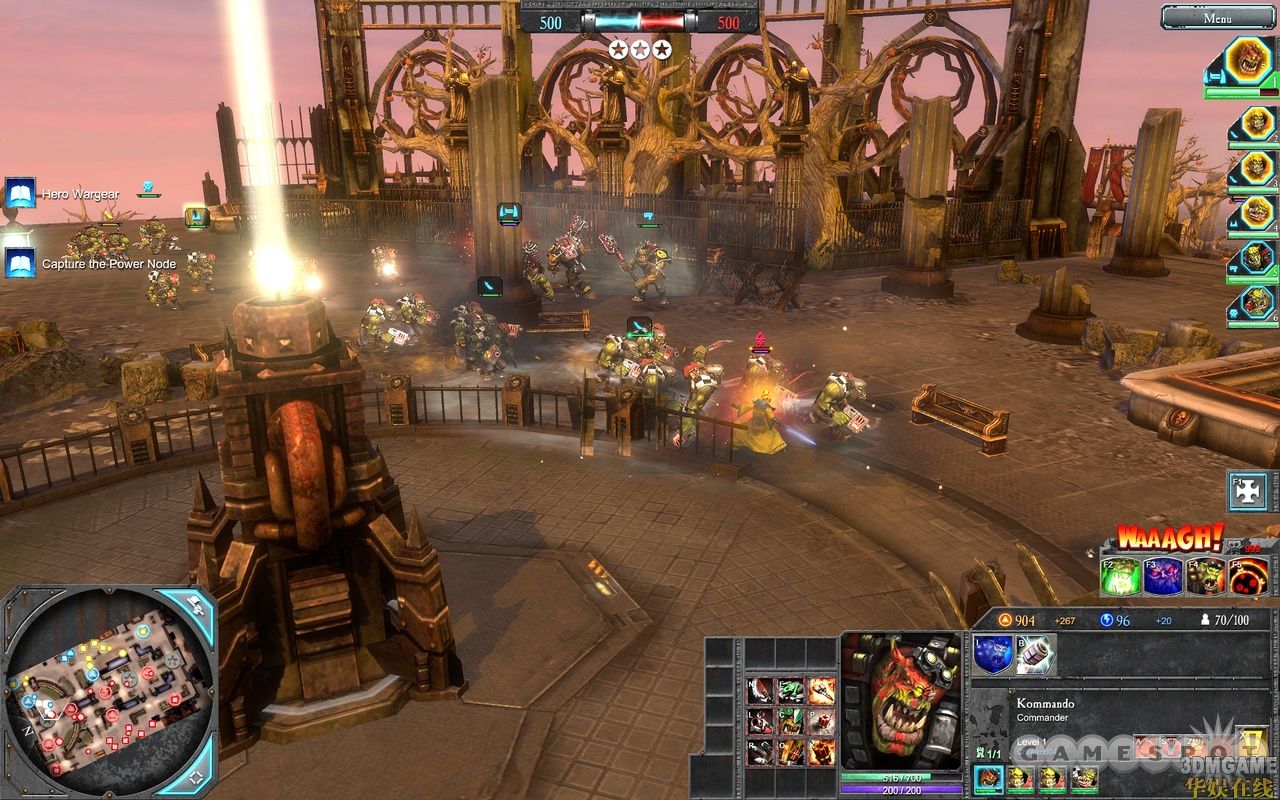Click the circular minimap
The height and width of the screenshot is (800, 1280).
(x=108, y=692)
